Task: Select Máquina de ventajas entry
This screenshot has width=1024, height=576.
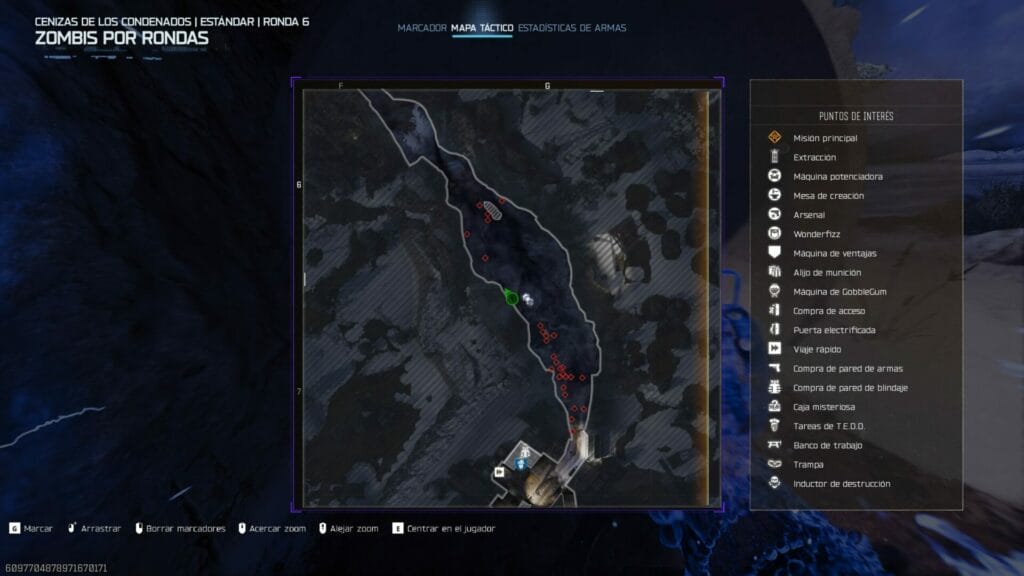Action: [834, 253]
